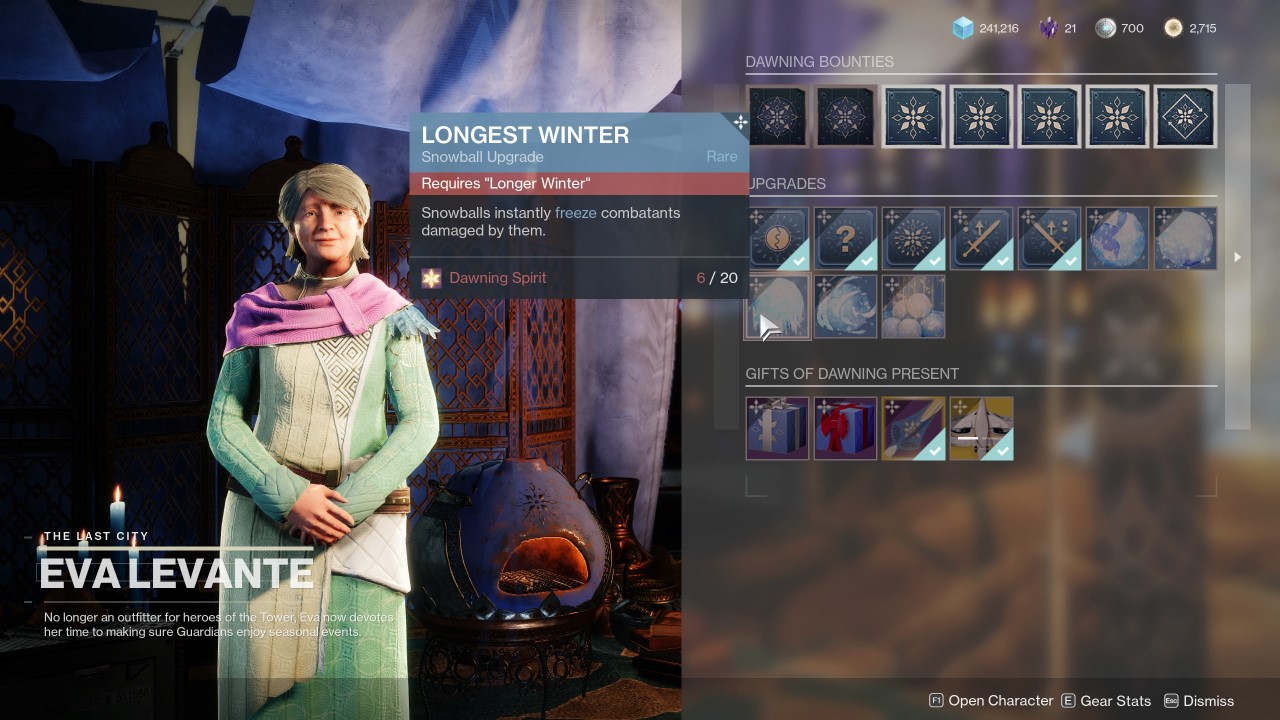Choose the swirling snow wave upgrade
1280x720 pixels.
[846, 306]
